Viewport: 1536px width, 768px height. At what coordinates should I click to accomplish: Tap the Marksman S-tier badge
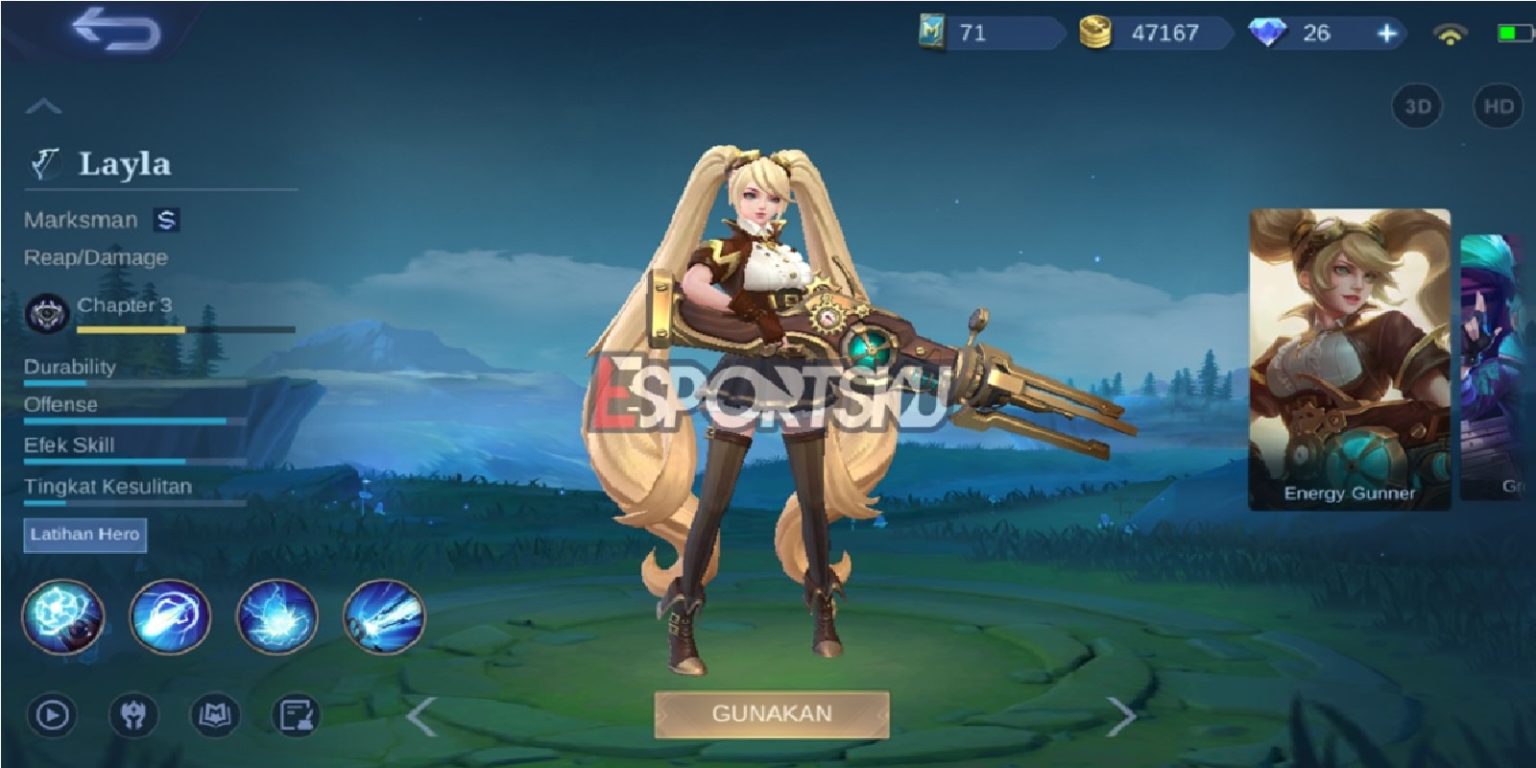pos(167,220)
